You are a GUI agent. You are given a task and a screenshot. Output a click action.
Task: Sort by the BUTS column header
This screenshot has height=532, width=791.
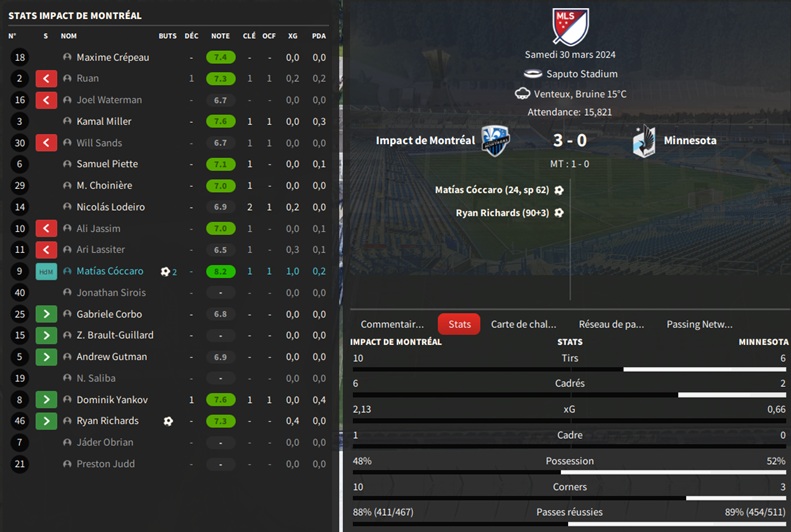[167, 36]
